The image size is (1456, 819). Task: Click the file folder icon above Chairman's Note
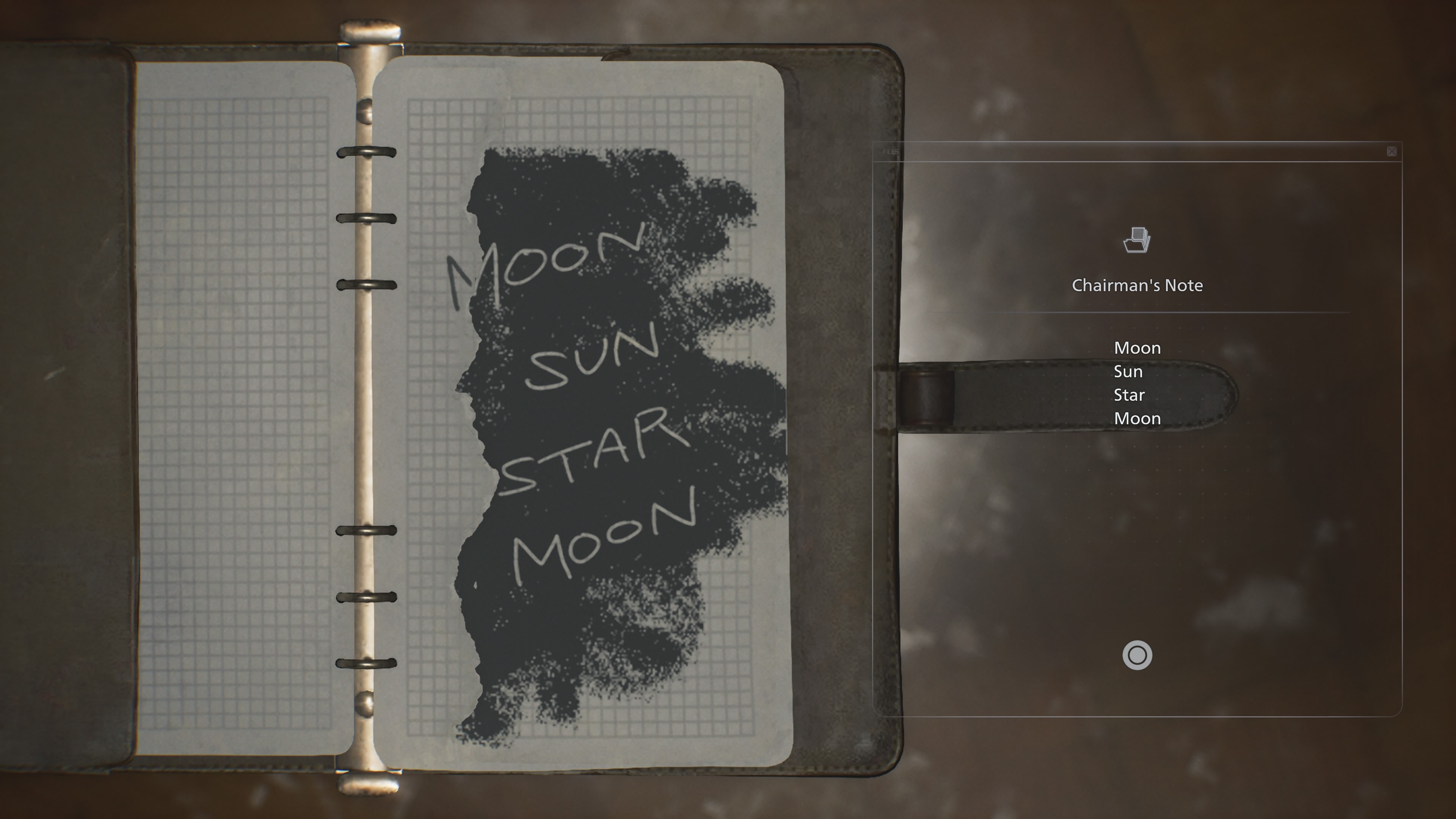(1137, 240)
